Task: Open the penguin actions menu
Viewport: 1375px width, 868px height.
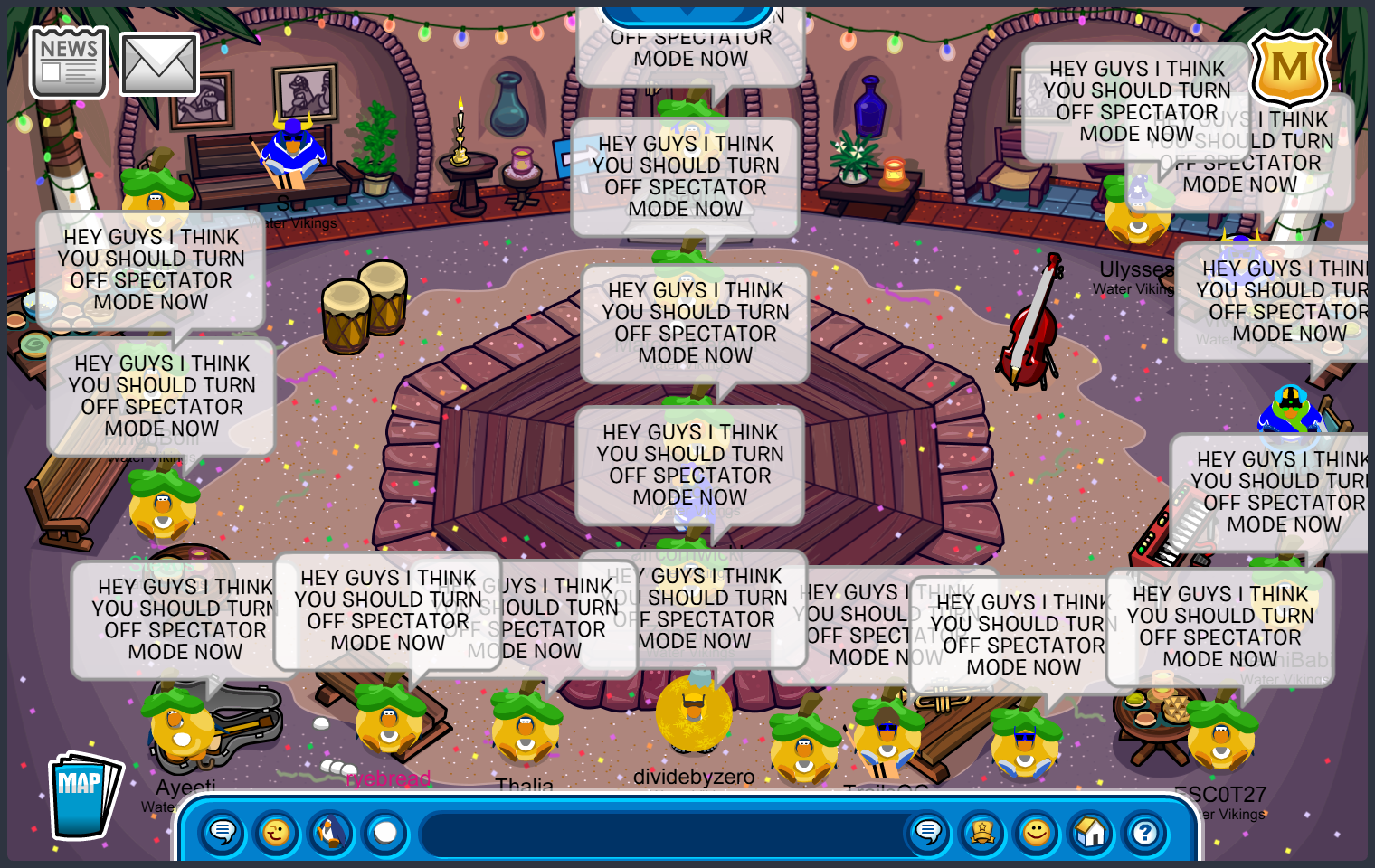Action: click(x=331, y=832)
